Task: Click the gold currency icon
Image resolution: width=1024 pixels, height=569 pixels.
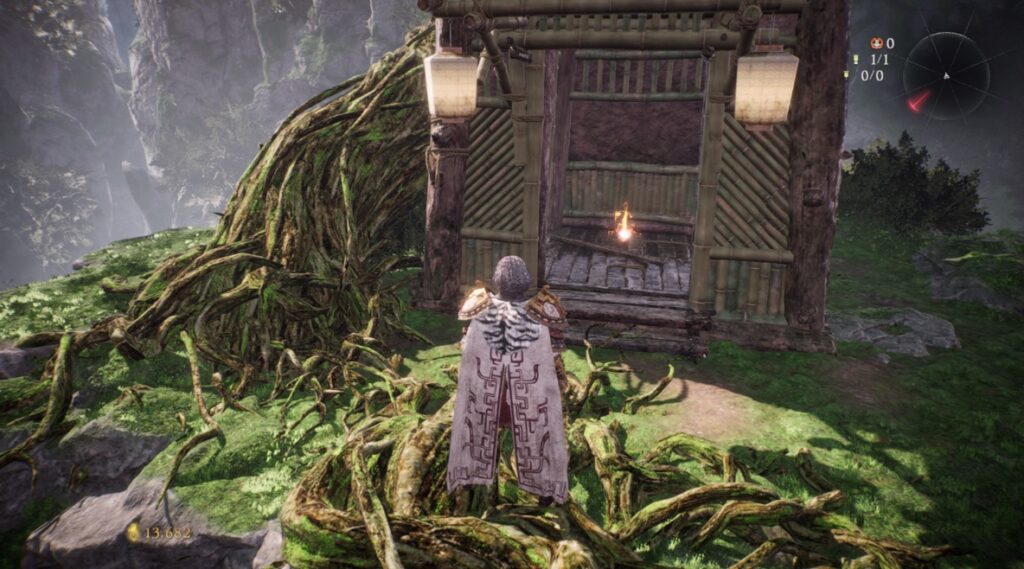Action: [133, 533]
